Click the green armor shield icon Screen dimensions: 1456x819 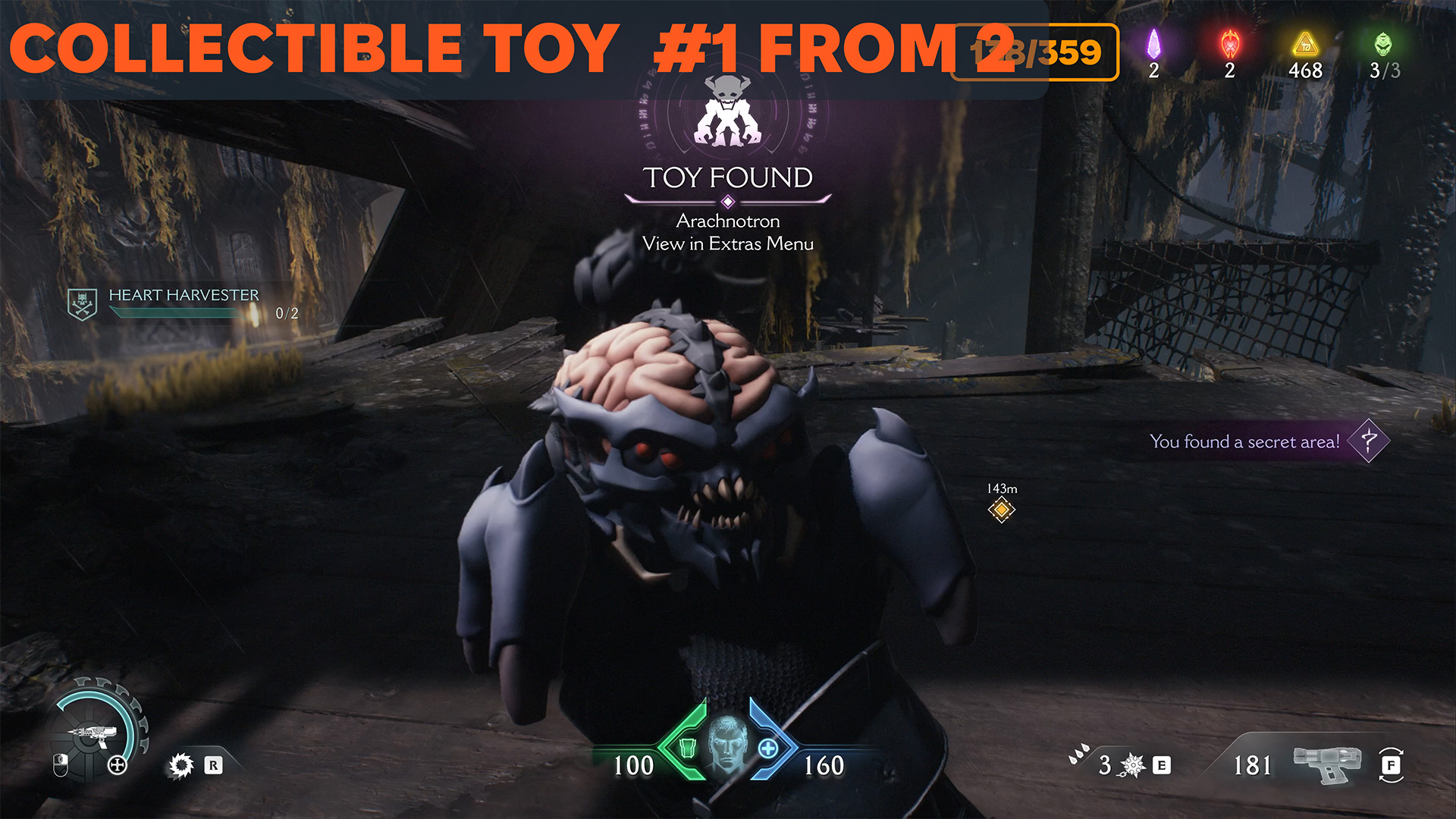(687, 747)
